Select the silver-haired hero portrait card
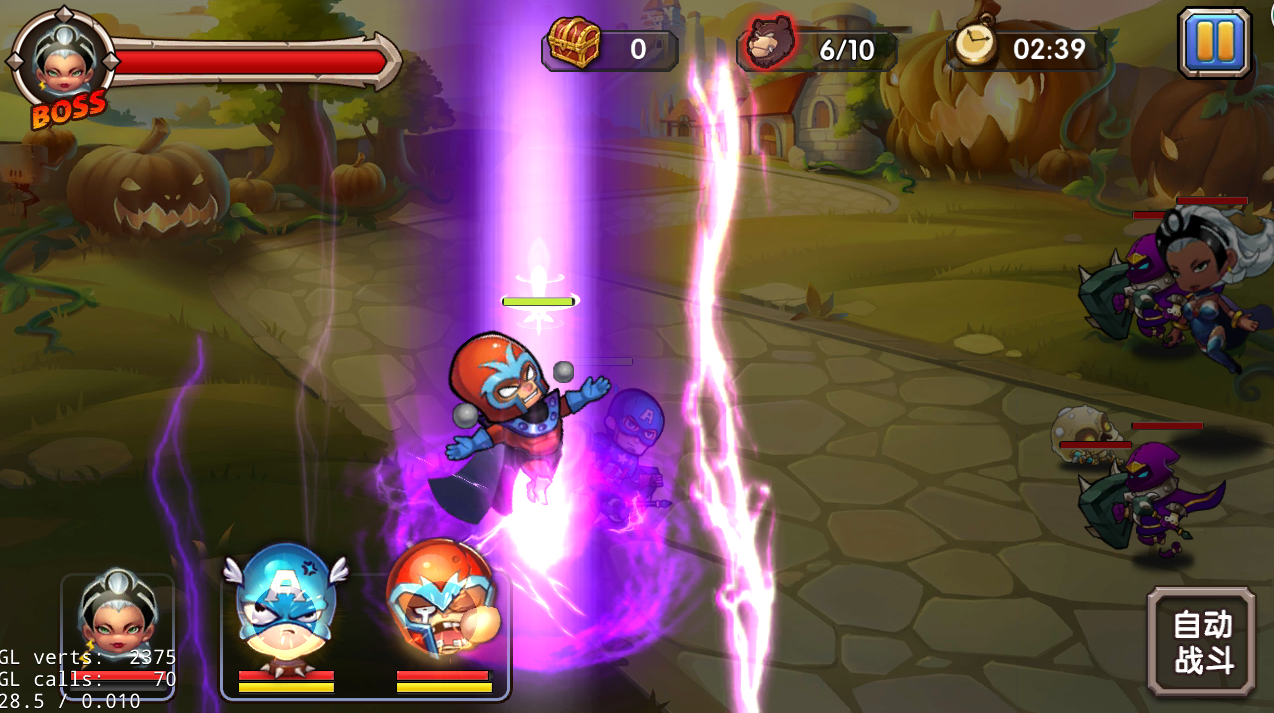The image size is (1274, 713). (118, 622)
